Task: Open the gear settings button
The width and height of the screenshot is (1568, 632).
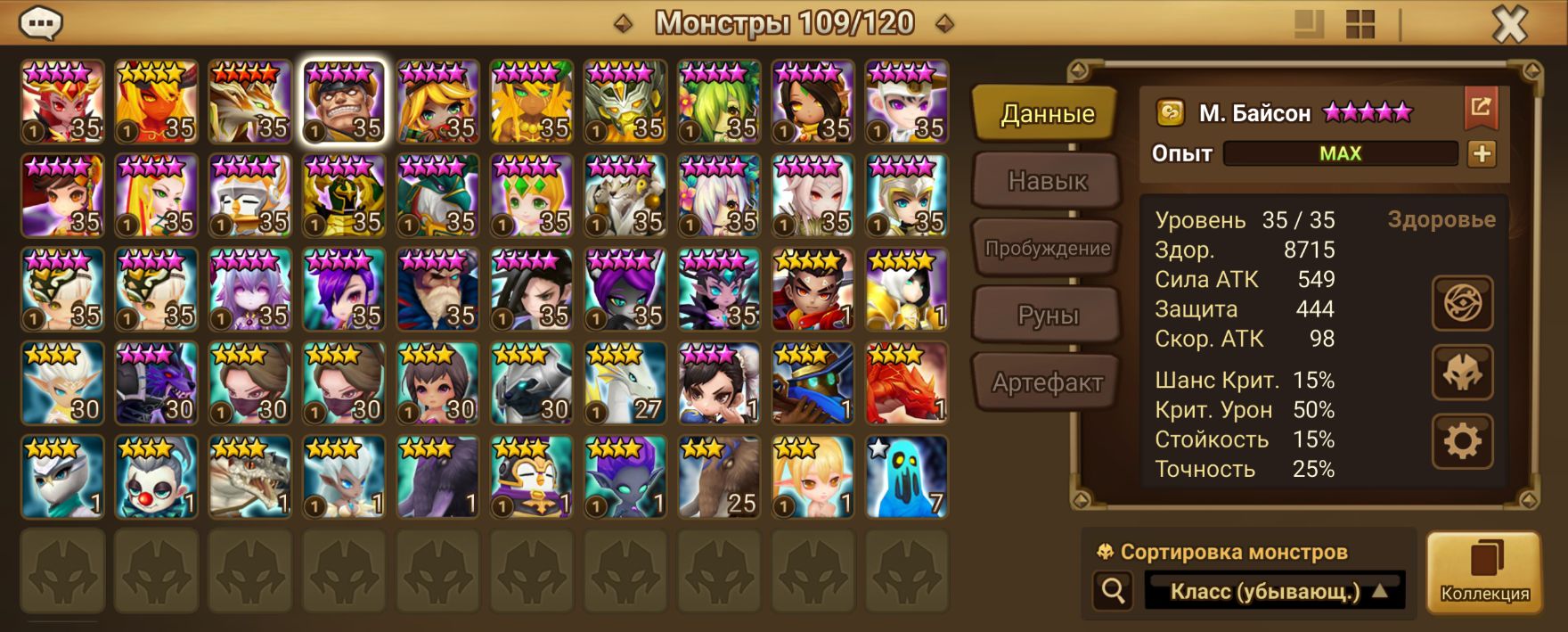Action: pos(1462,441)
